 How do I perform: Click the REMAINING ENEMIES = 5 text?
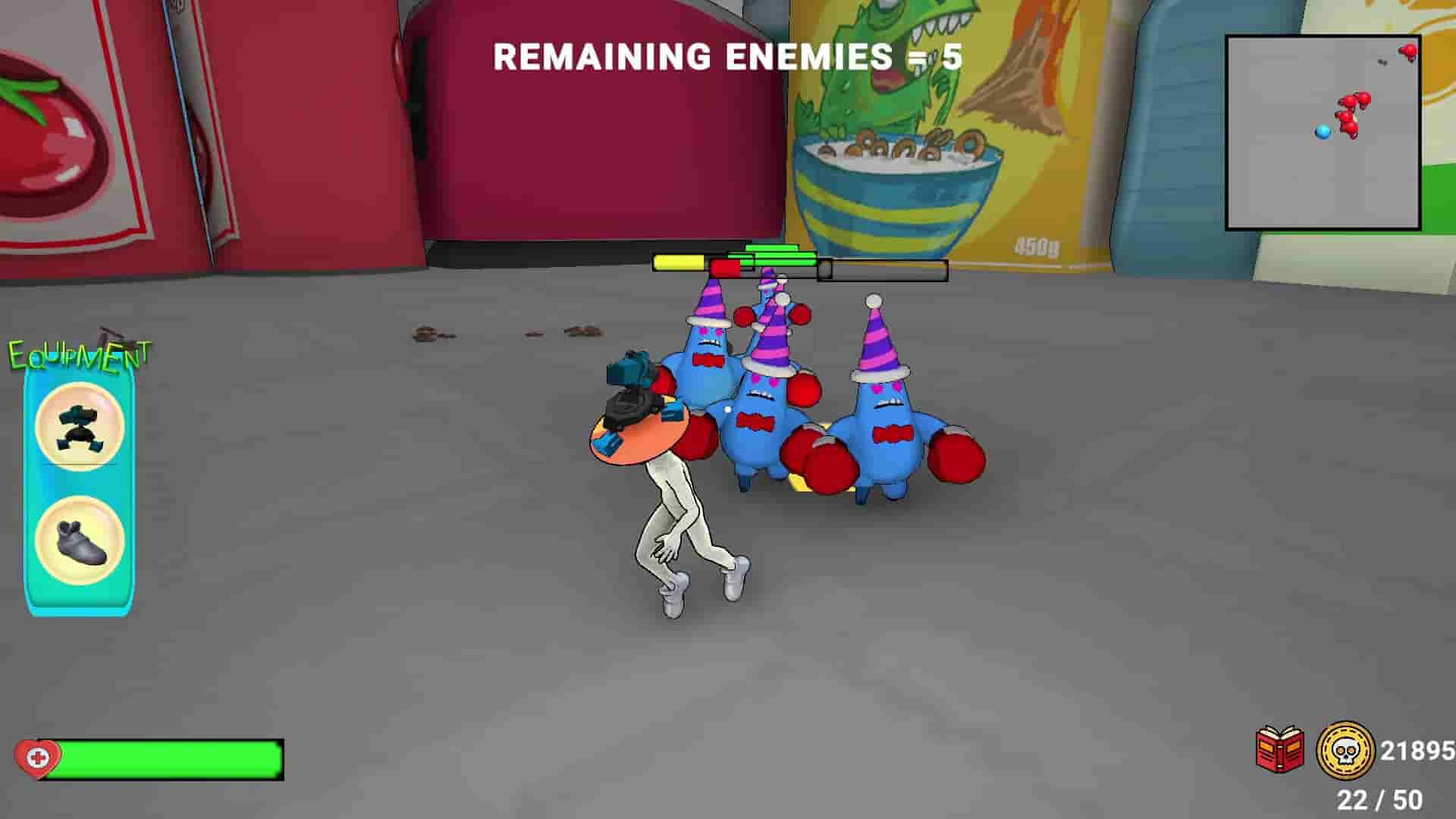point(726,55)
